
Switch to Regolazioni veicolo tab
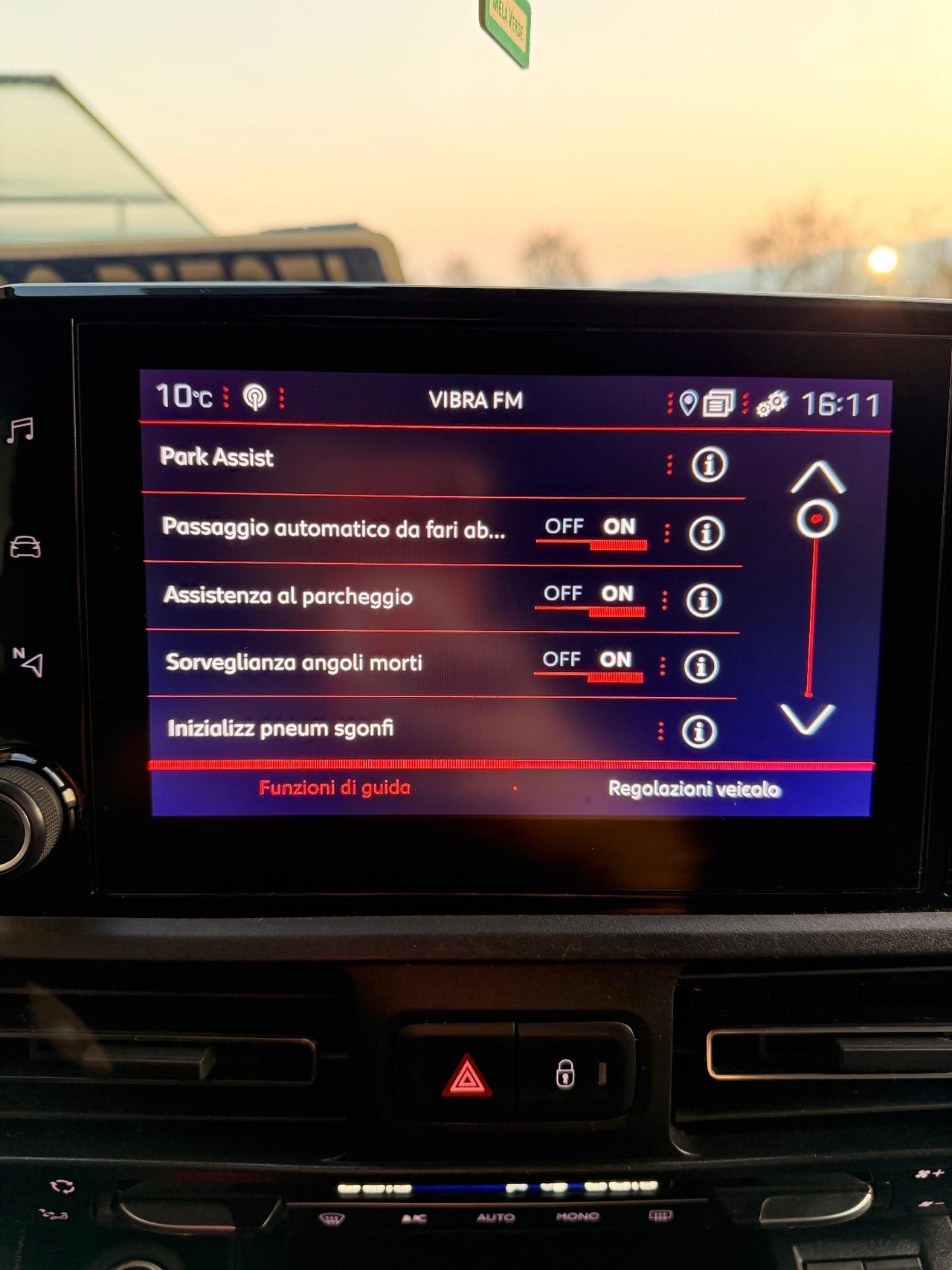695,790
